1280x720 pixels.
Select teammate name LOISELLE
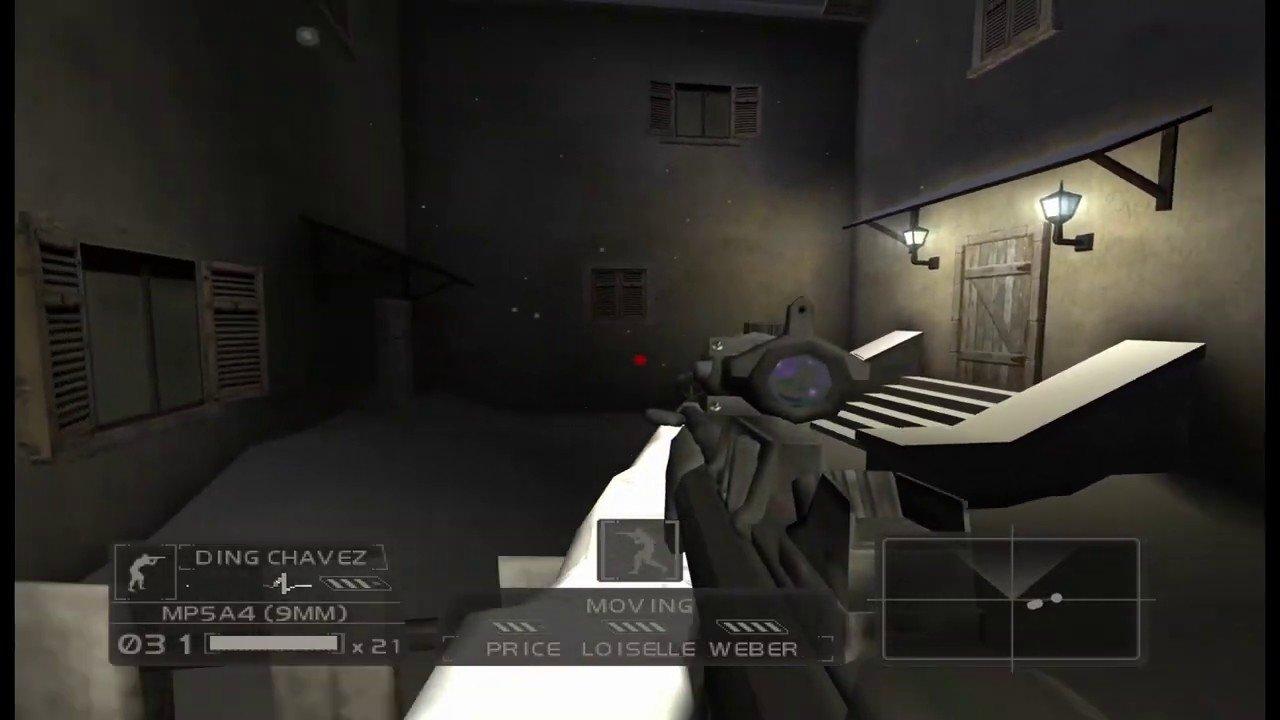pyautogui.click(x=638, y=648)
